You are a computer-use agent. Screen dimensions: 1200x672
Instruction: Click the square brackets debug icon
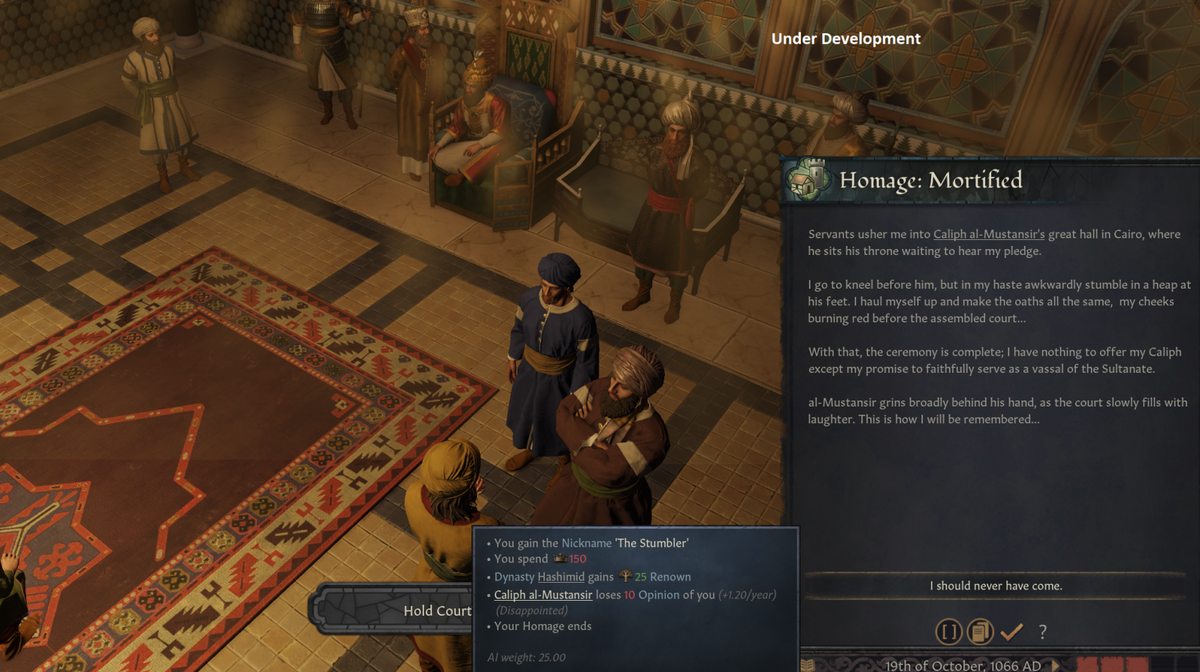(x=948, y=631)
